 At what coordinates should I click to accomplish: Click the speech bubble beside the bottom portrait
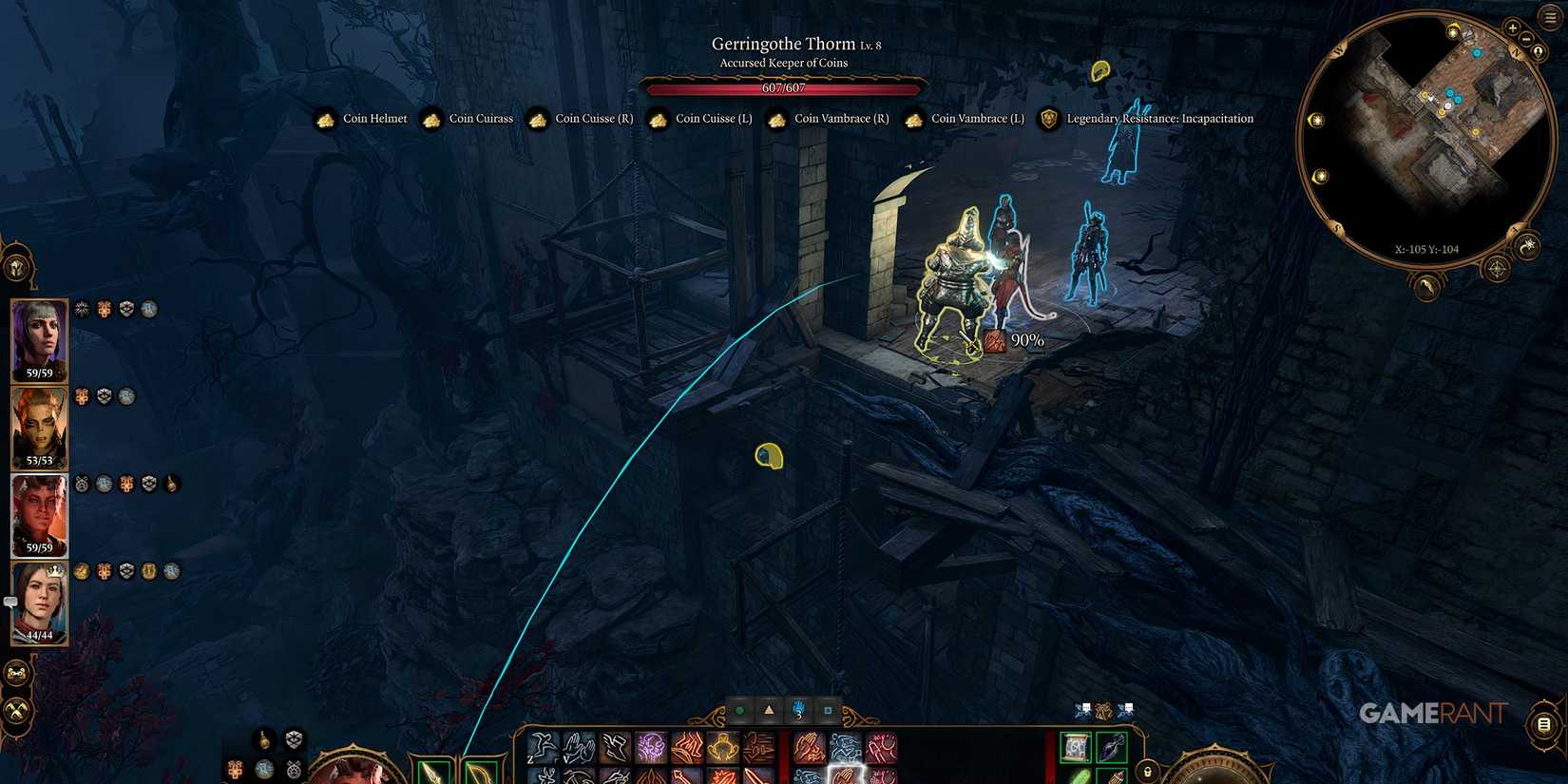[x=11, y=601]
